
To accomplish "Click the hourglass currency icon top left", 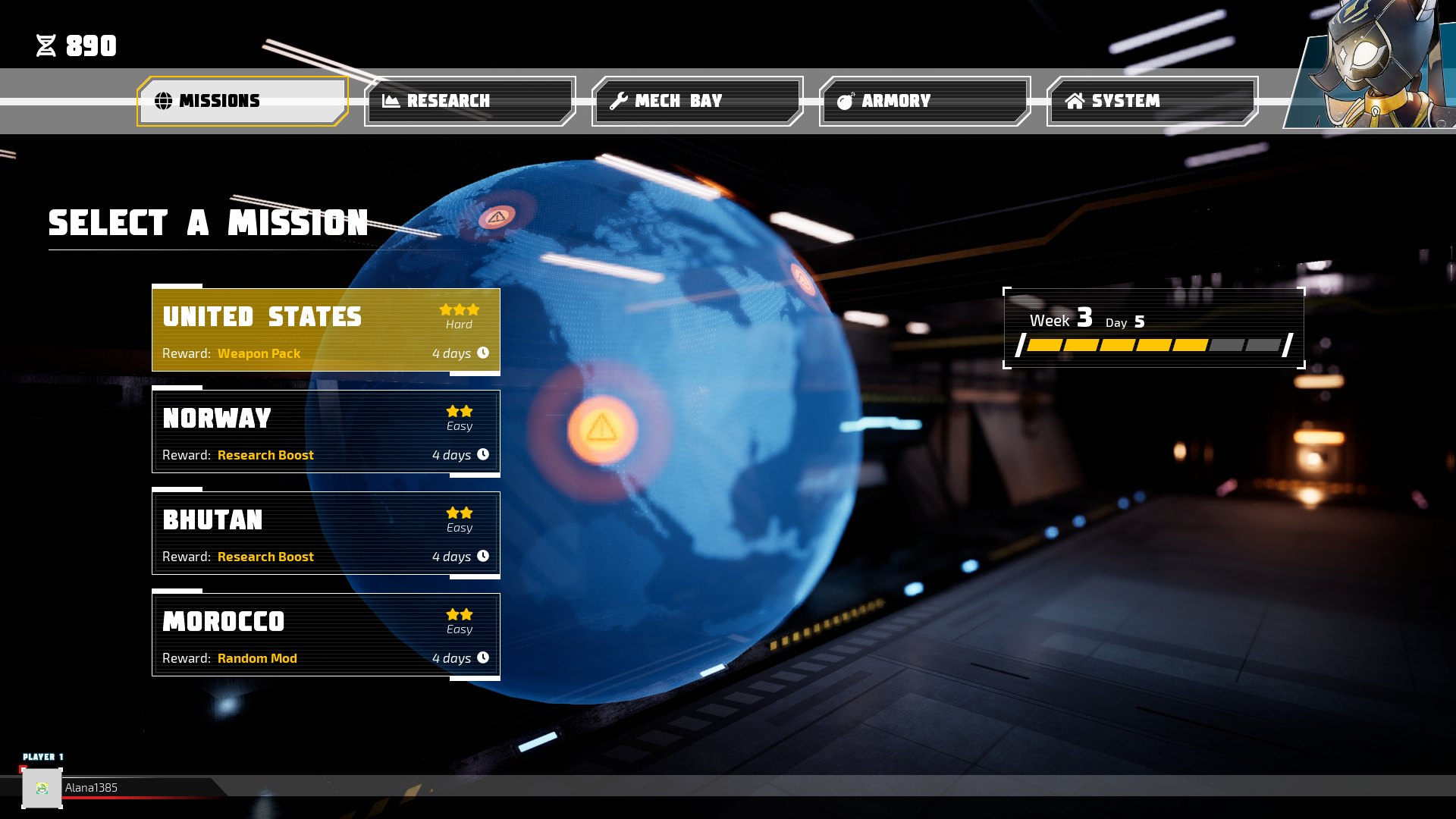I will coord(45,45).
